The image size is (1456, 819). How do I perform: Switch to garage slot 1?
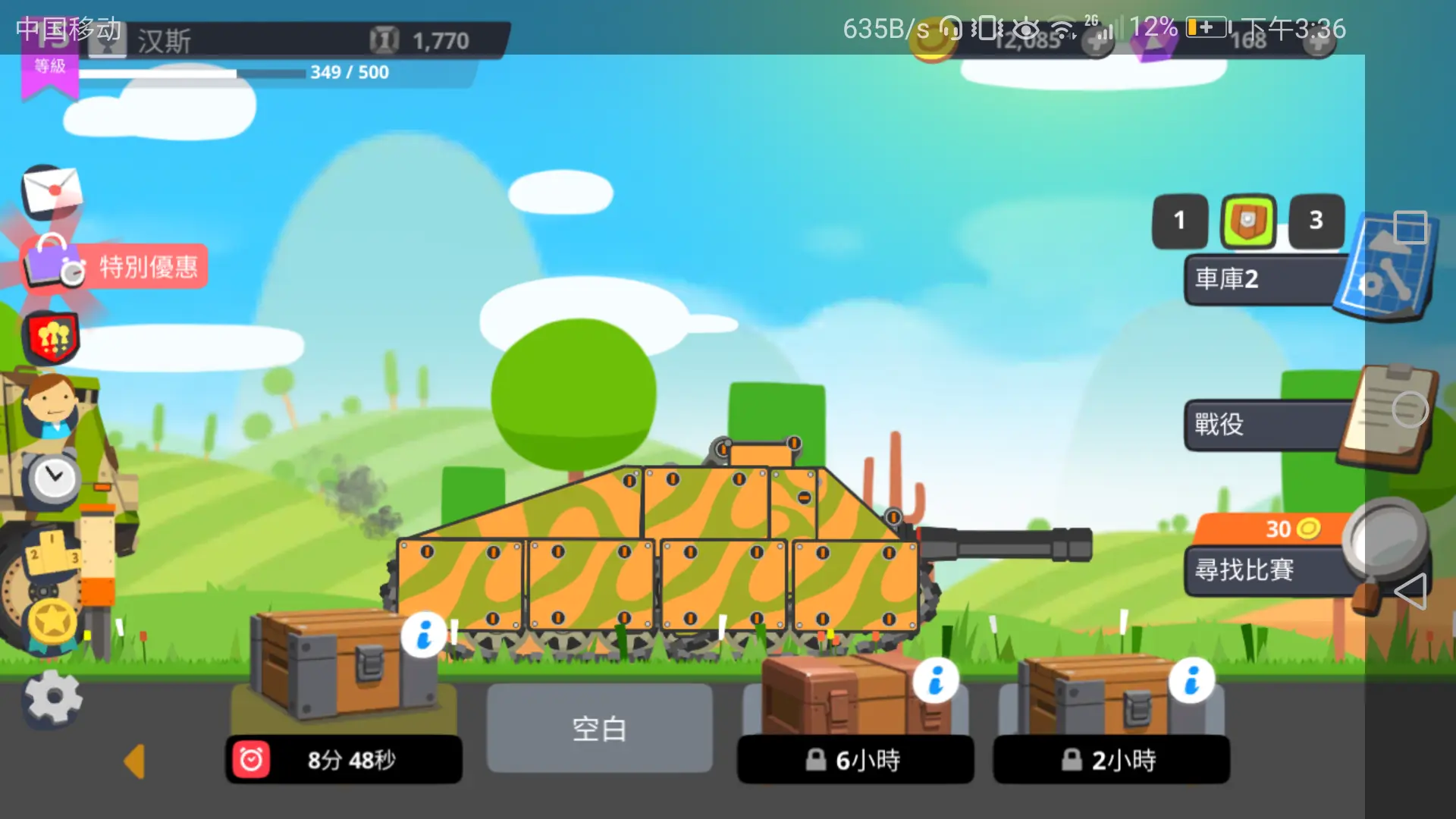coord(1179,221)
